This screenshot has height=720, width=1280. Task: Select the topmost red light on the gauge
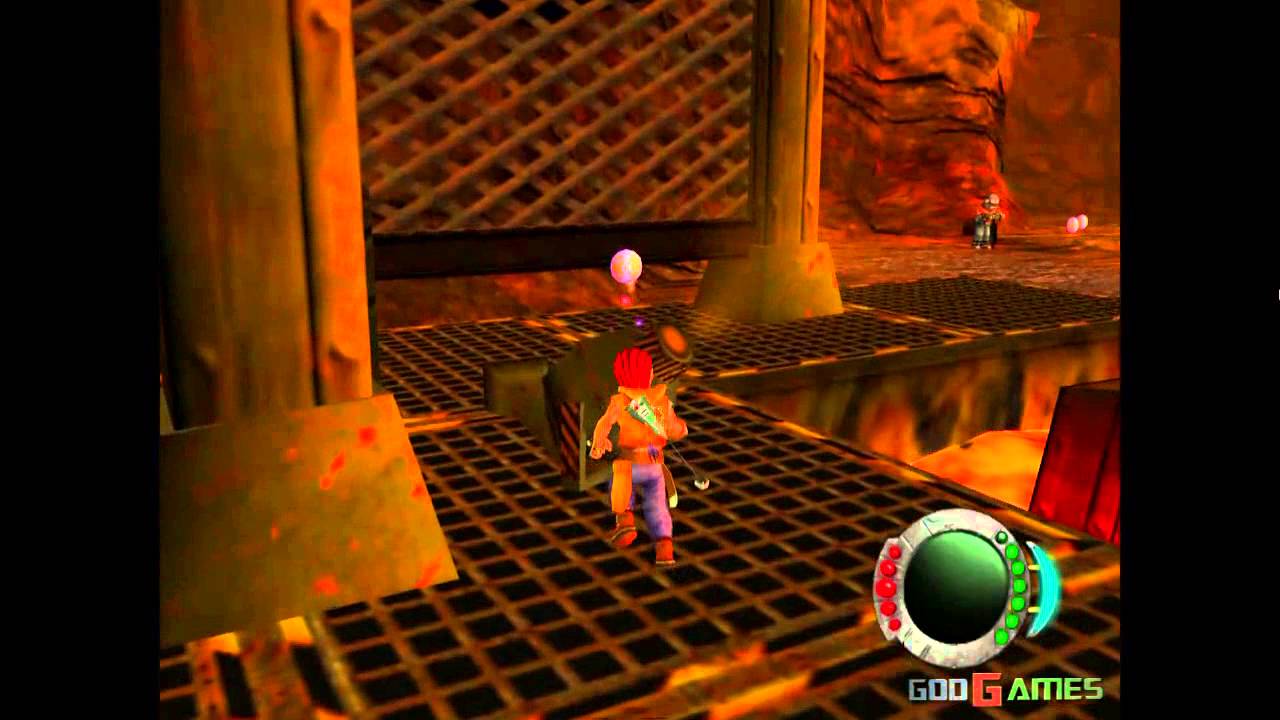[x=894, y=552]
